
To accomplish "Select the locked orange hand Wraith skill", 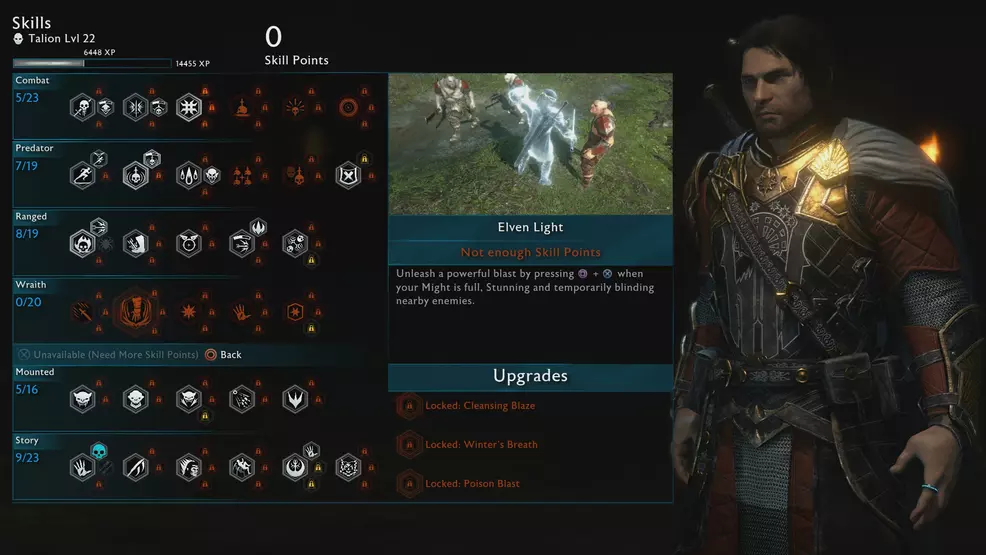I will click(242, 311).
